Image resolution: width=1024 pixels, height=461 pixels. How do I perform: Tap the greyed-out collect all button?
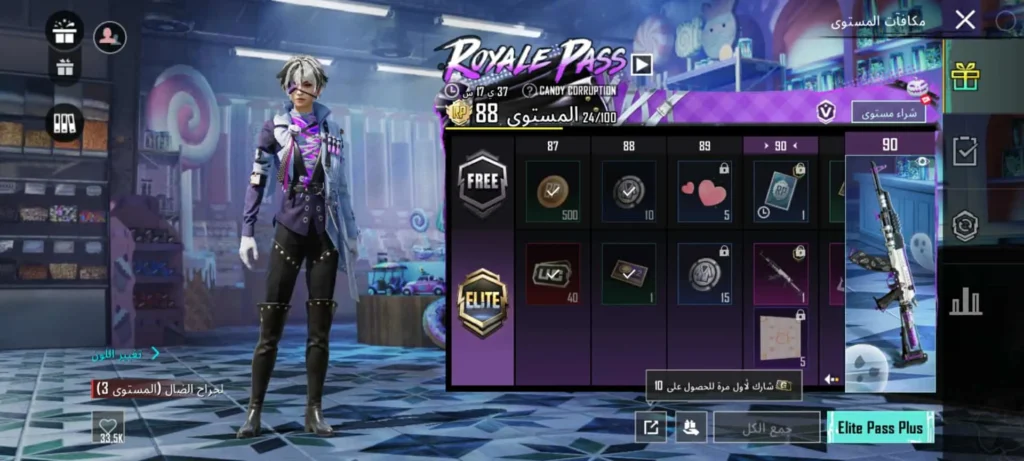[766, 427]
